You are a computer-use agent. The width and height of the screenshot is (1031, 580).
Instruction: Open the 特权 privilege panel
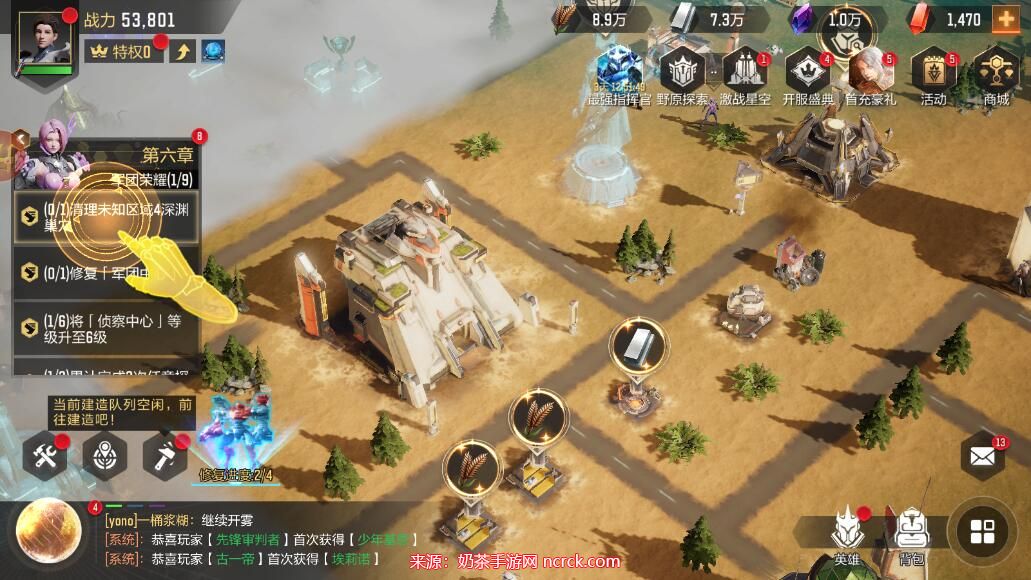pyautogui.click(x=125, y=51)
